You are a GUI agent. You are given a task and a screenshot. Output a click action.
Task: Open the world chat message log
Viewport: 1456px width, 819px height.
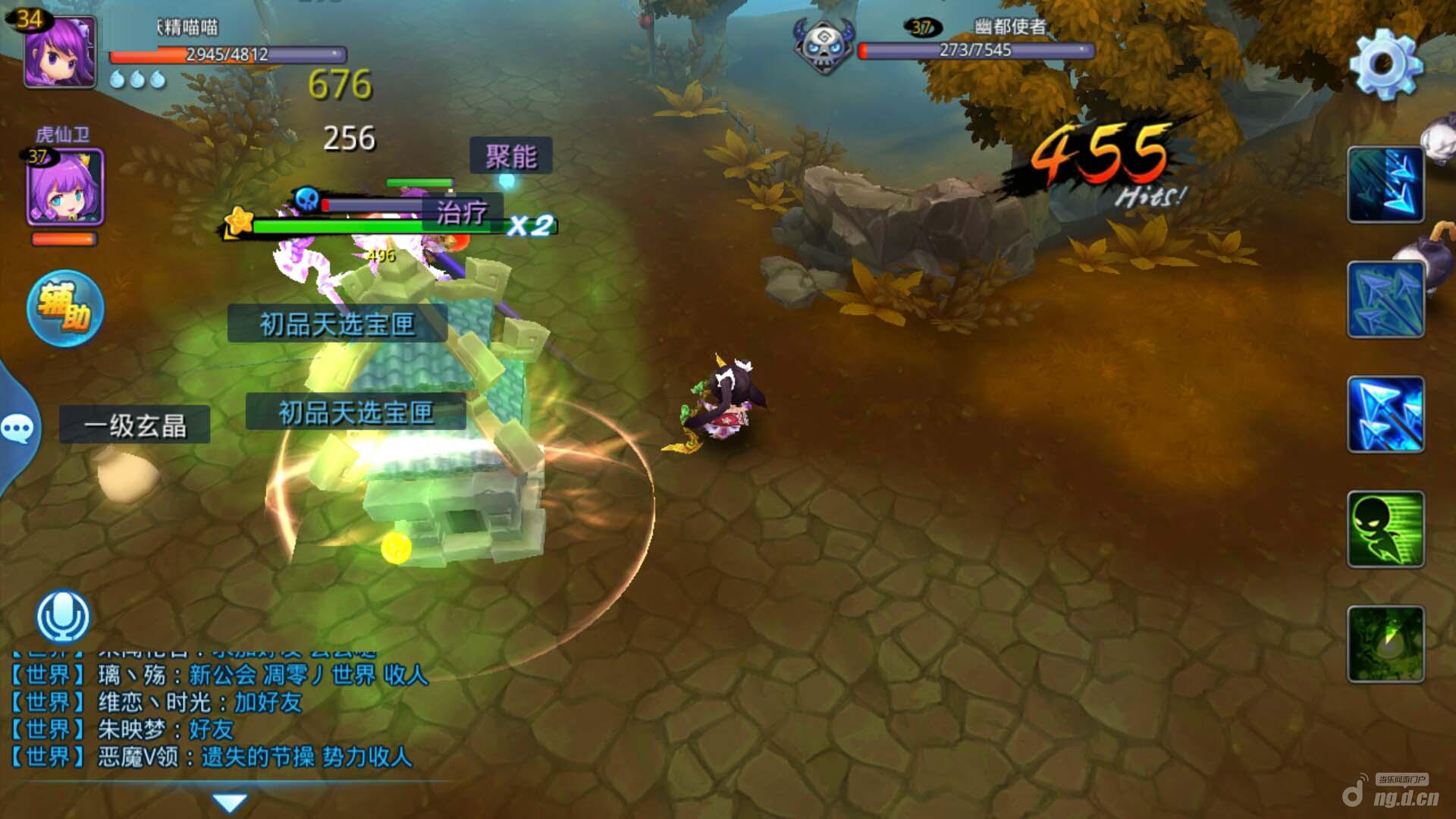(x=220, y=714)
